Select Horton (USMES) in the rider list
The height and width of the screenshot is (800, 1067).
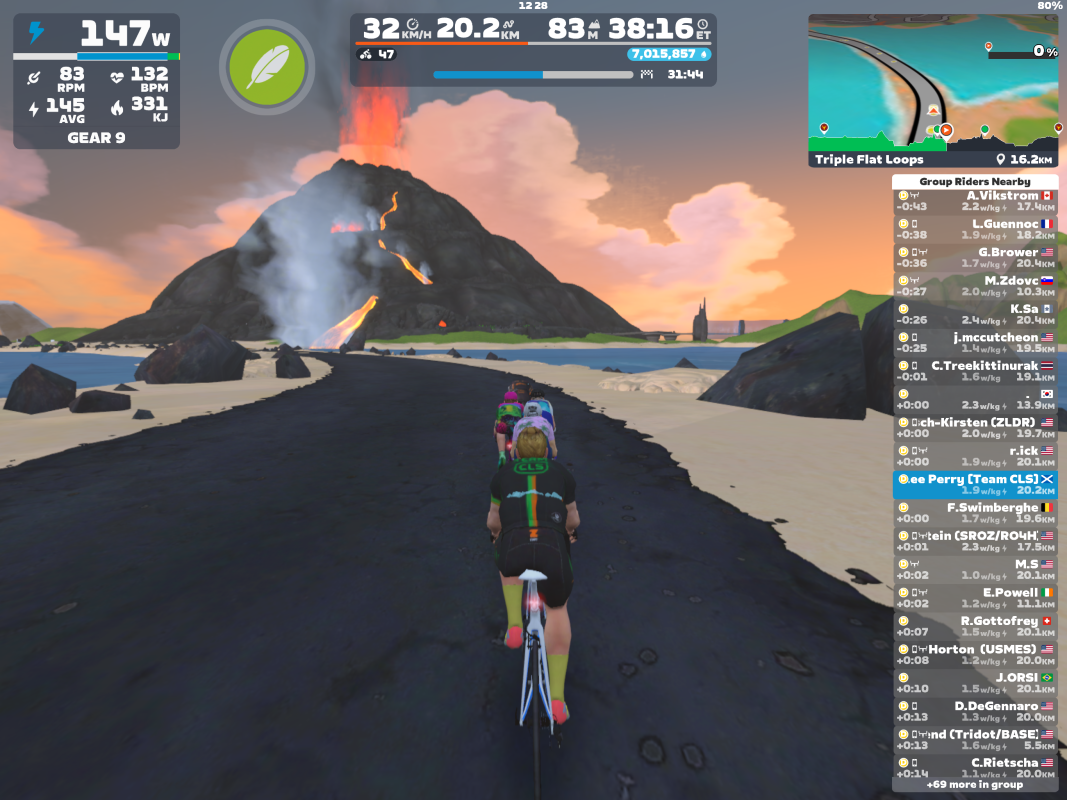975,655
